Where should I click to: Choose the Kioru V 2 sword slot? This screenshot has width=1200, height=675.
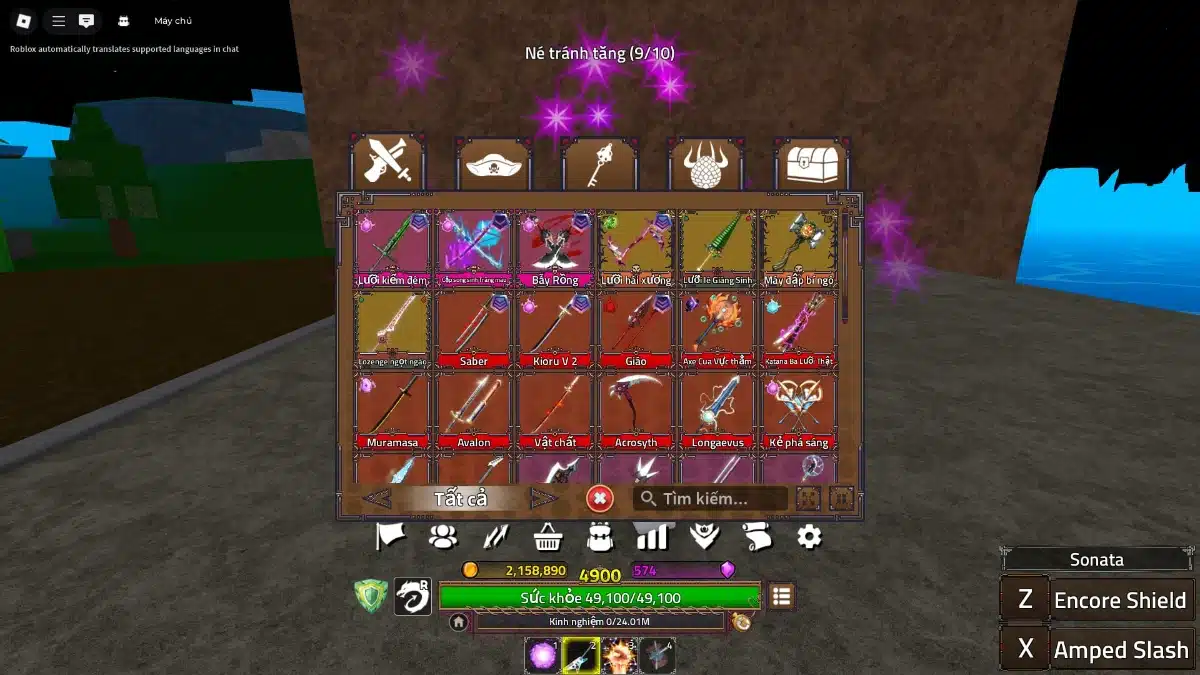coord(555,329)
